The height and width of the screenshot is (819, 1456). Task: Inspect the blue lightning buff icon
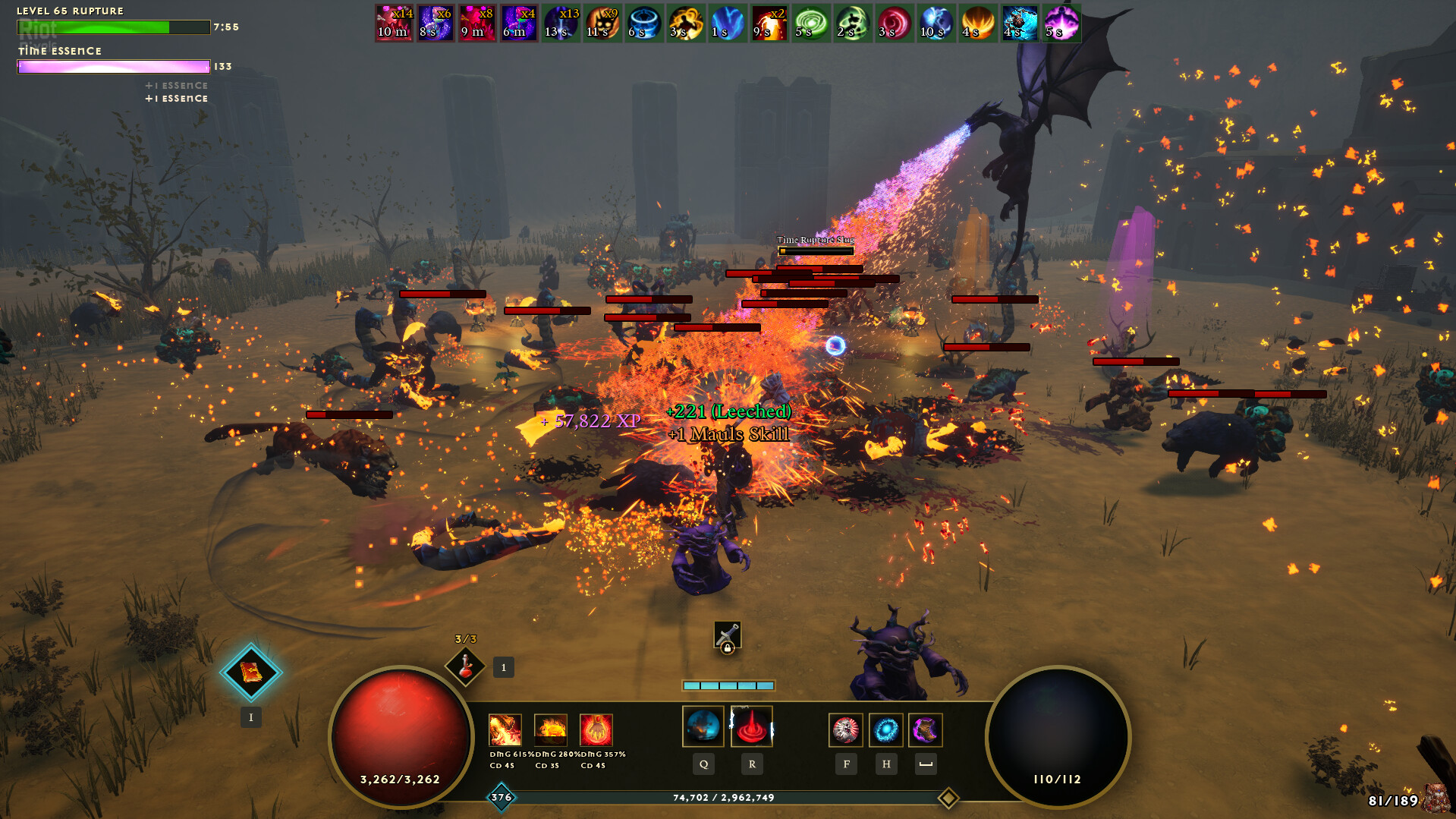[x=728, y=23]
